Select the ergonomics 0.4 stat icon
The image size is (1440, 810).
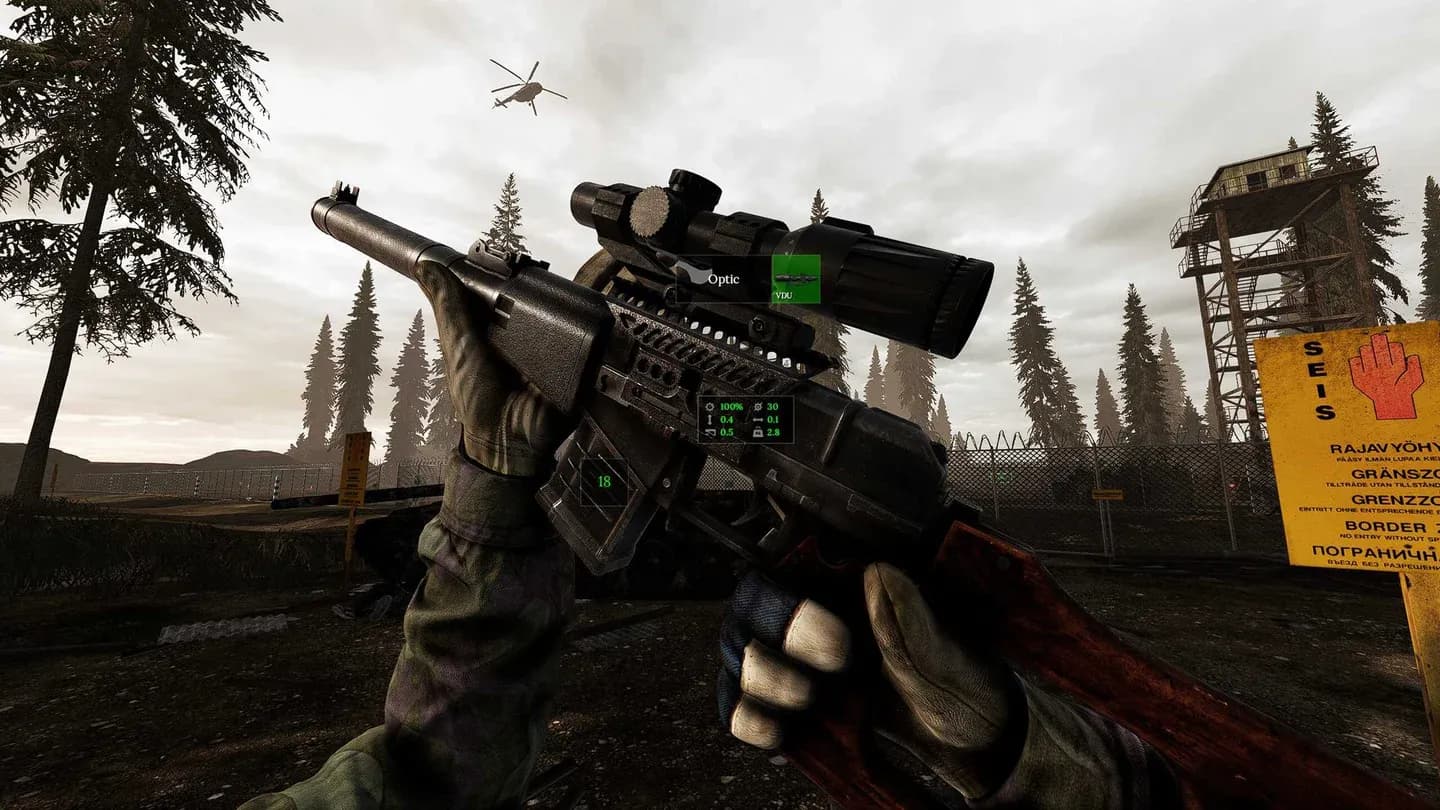[x=709, y=419]
